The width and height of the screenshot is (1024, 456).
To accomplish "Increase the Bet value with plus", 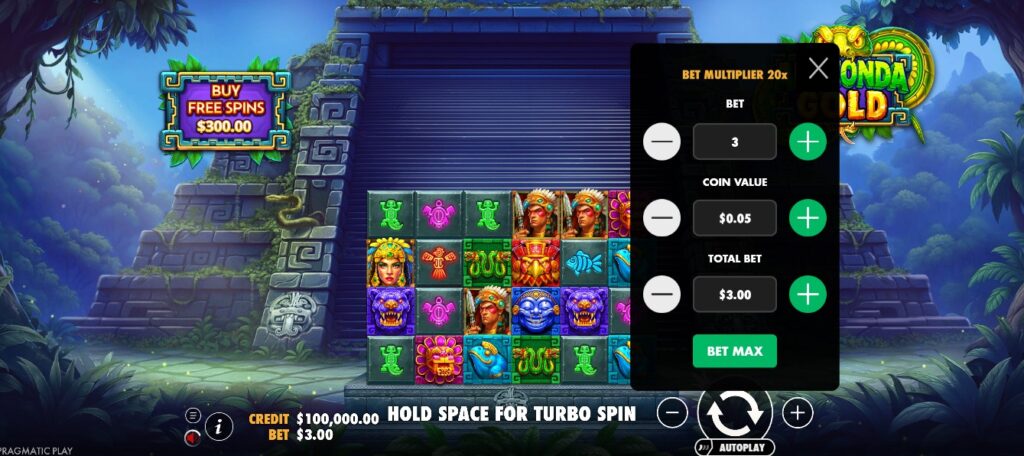I will [808, 142].
